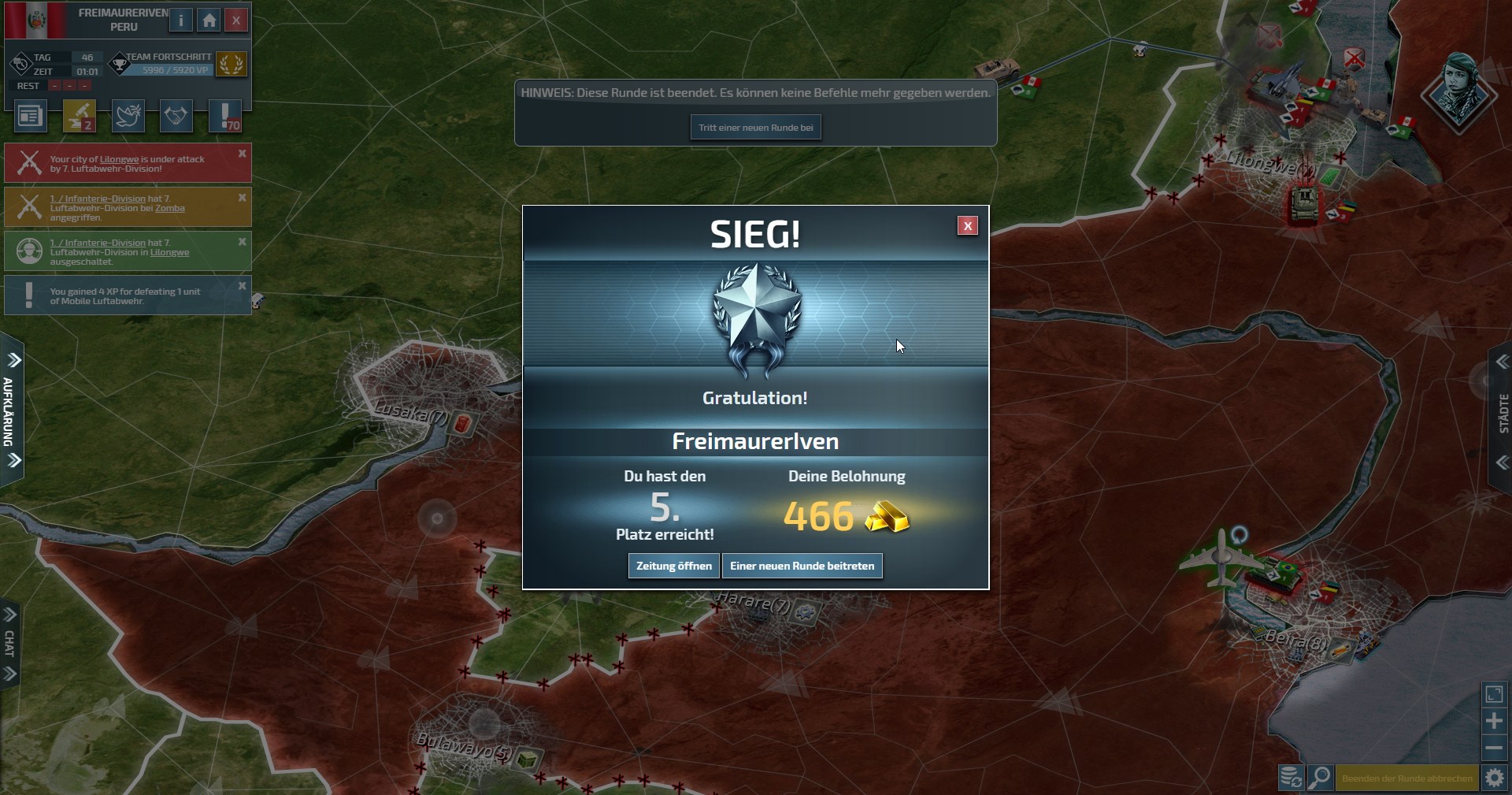Show the exclamation mark notifications icon
The width and height of the screenshot is (1512, 795).
tap(225, 117)
